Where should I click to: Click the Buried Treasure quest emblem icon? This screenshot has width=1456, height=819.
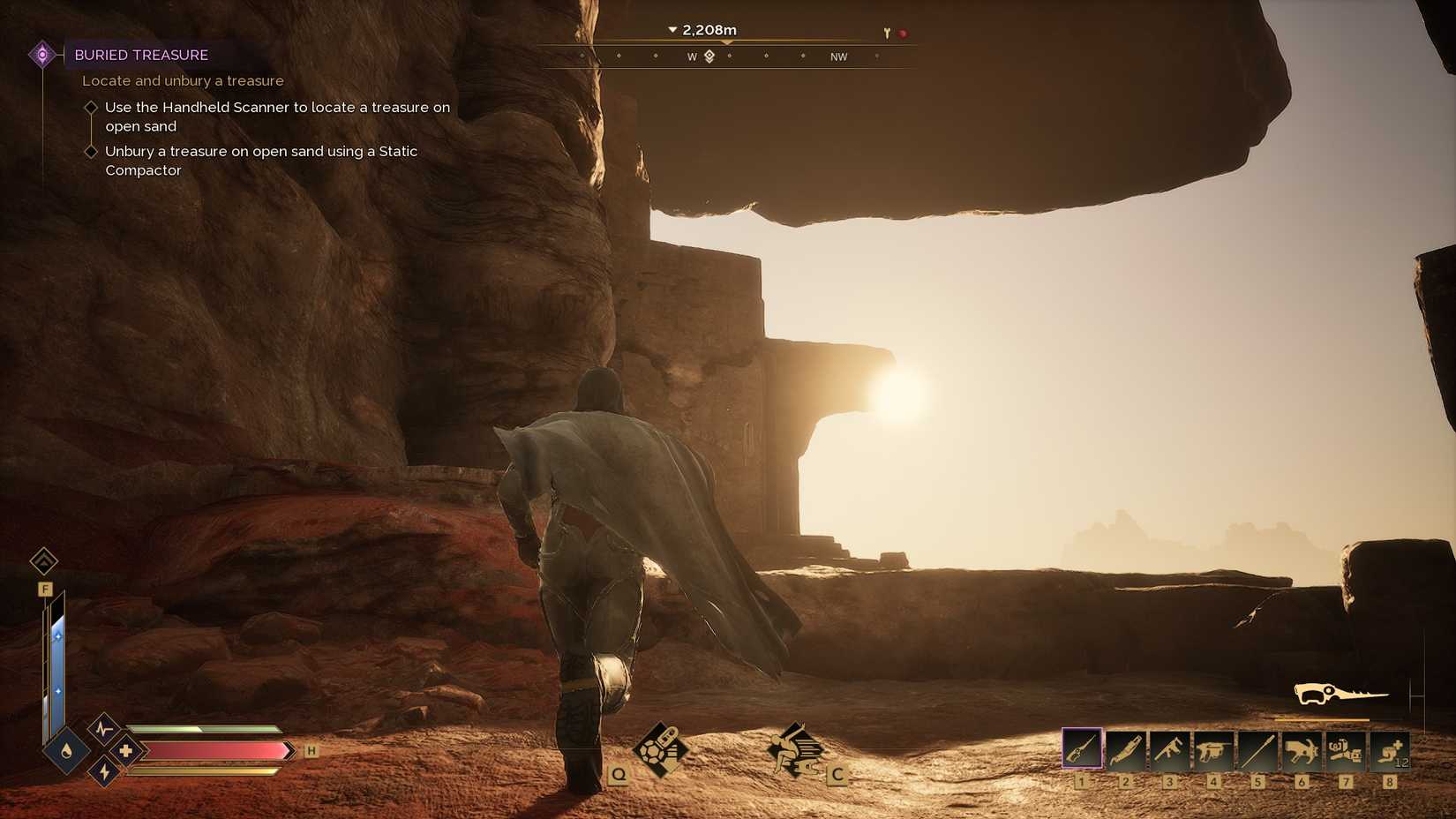pos(41,54)
